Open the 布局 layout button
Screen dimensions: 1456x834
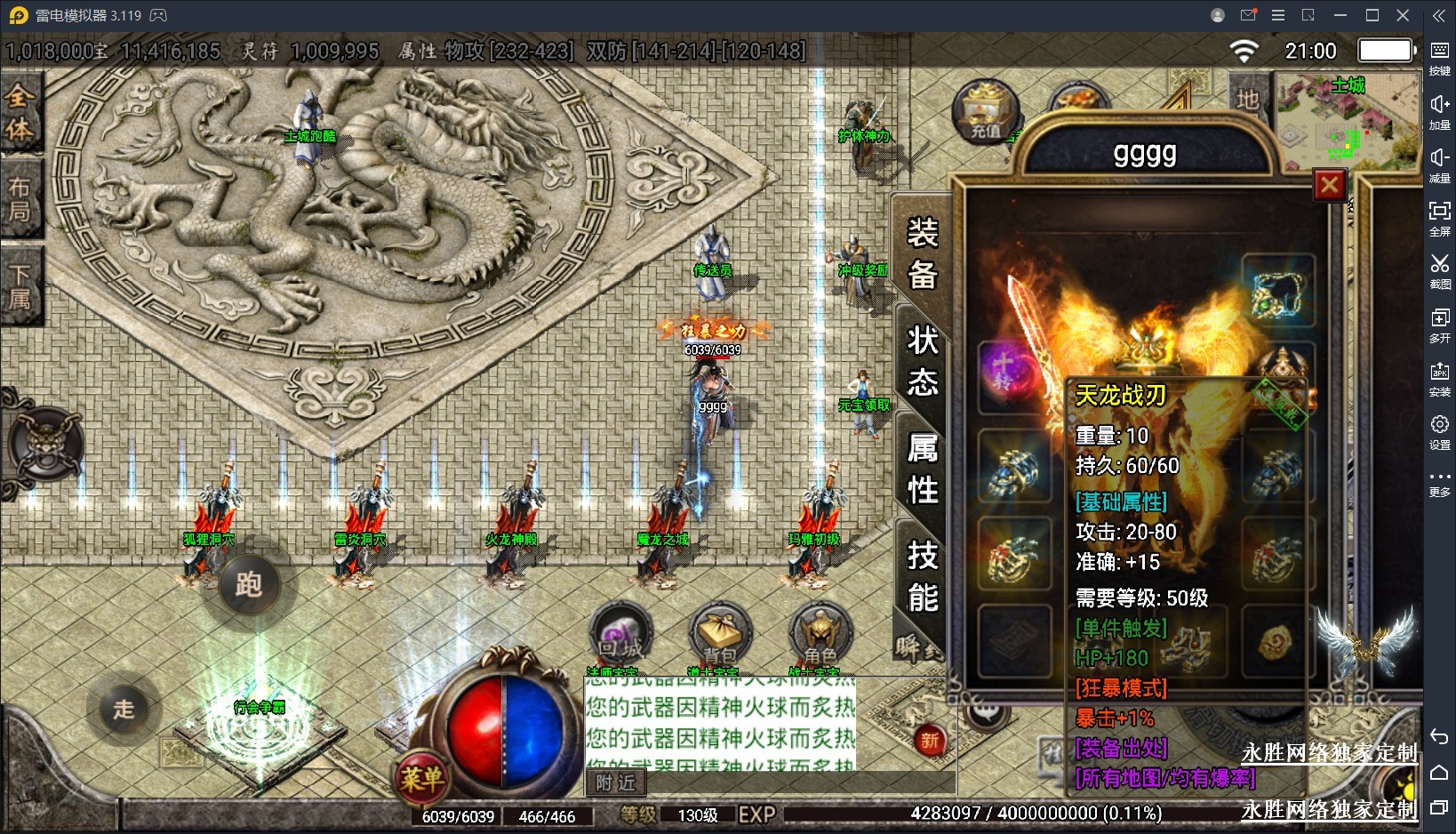(x=20, y=199)
